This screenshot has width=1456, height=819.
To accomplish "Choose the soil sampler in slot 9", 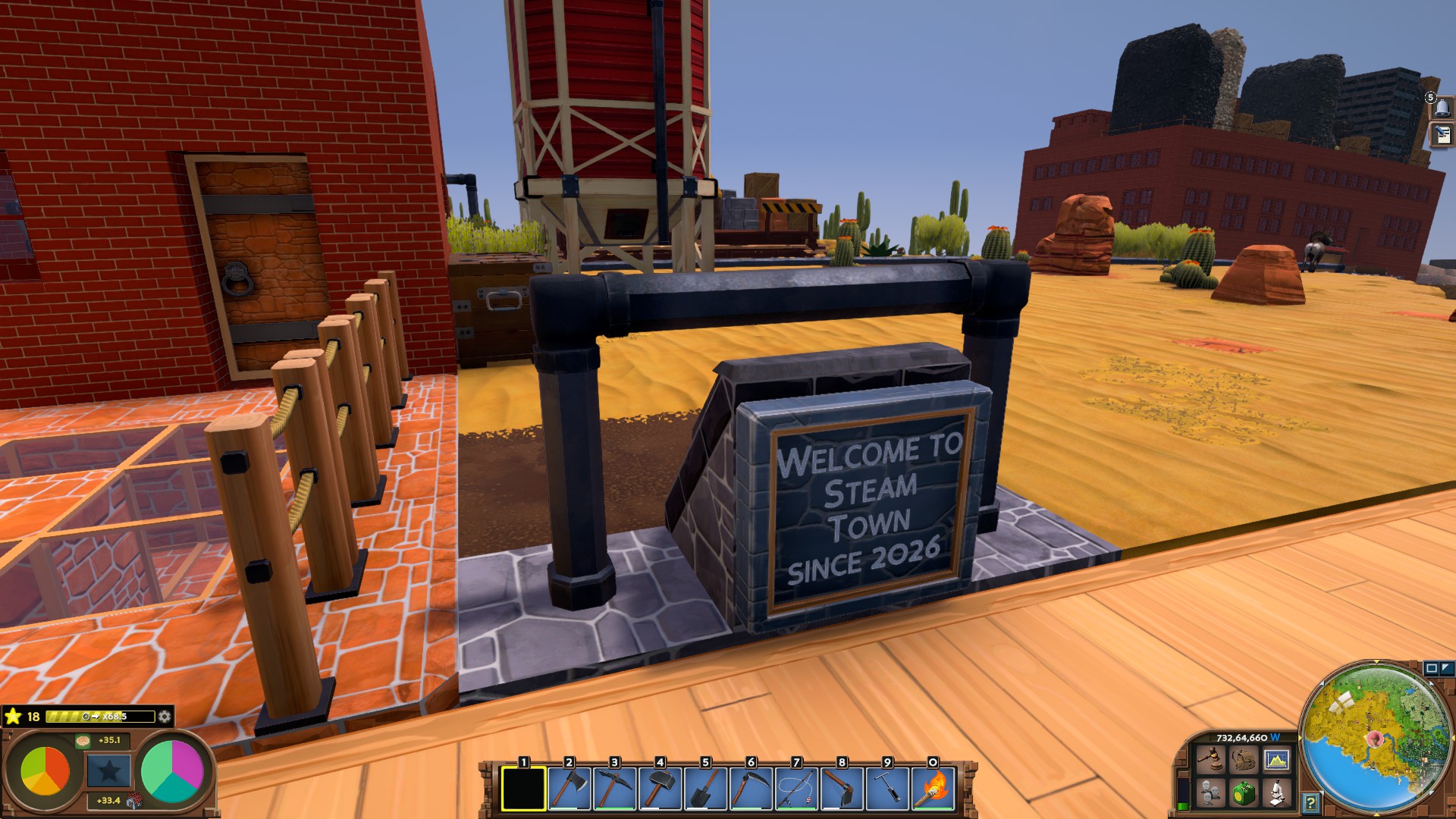I will coord(887,789).
